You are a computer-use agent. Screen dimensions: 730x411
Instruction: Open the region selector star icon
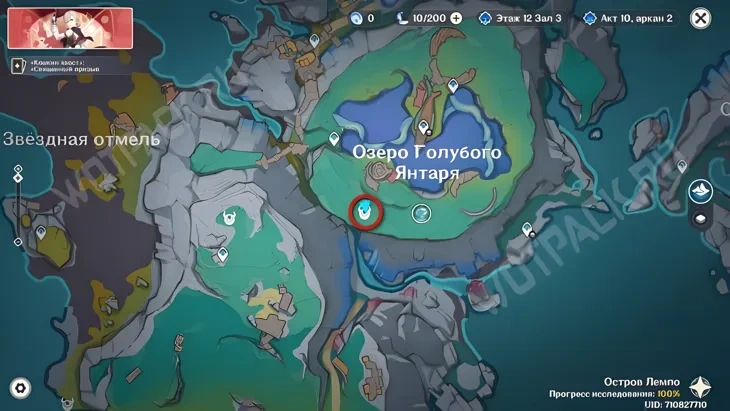pos(703,387)
